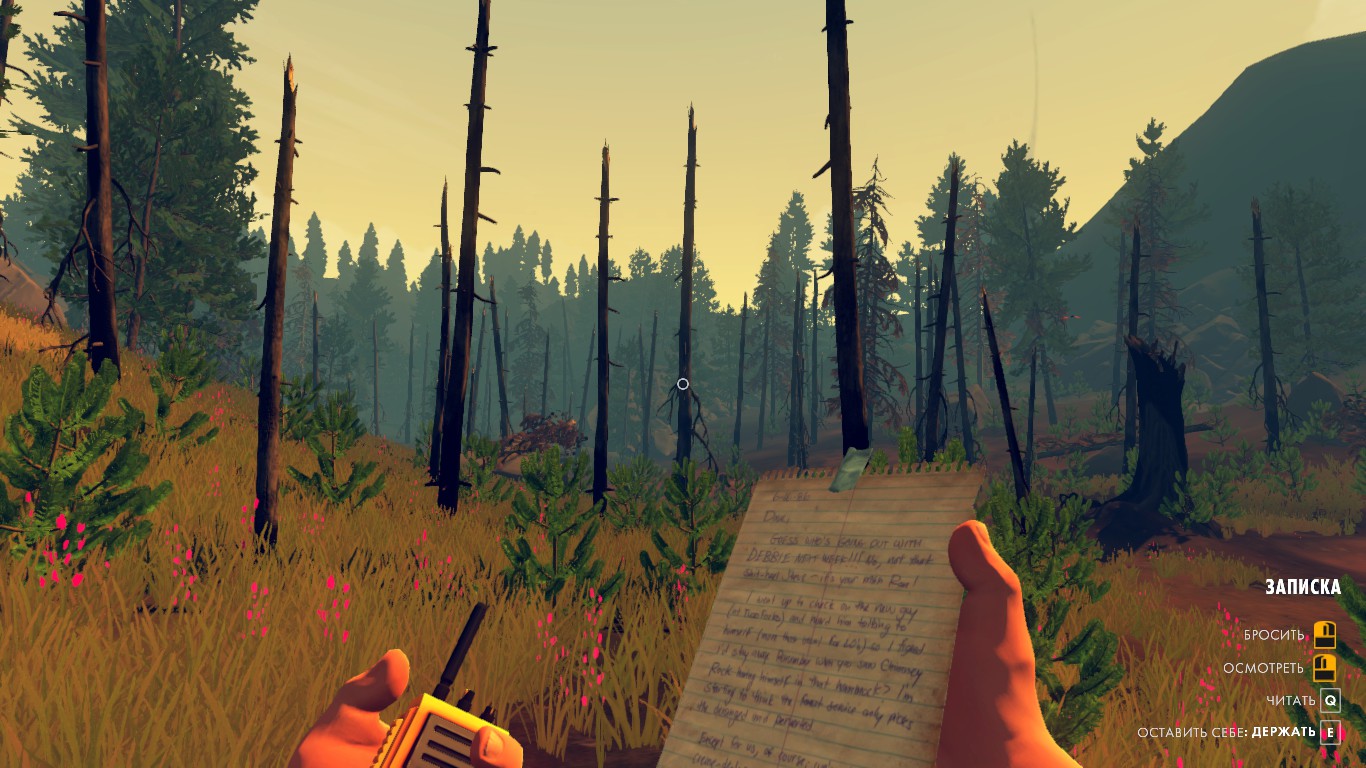Select the БРОСИТЬ action prompt

(1274, 634)
